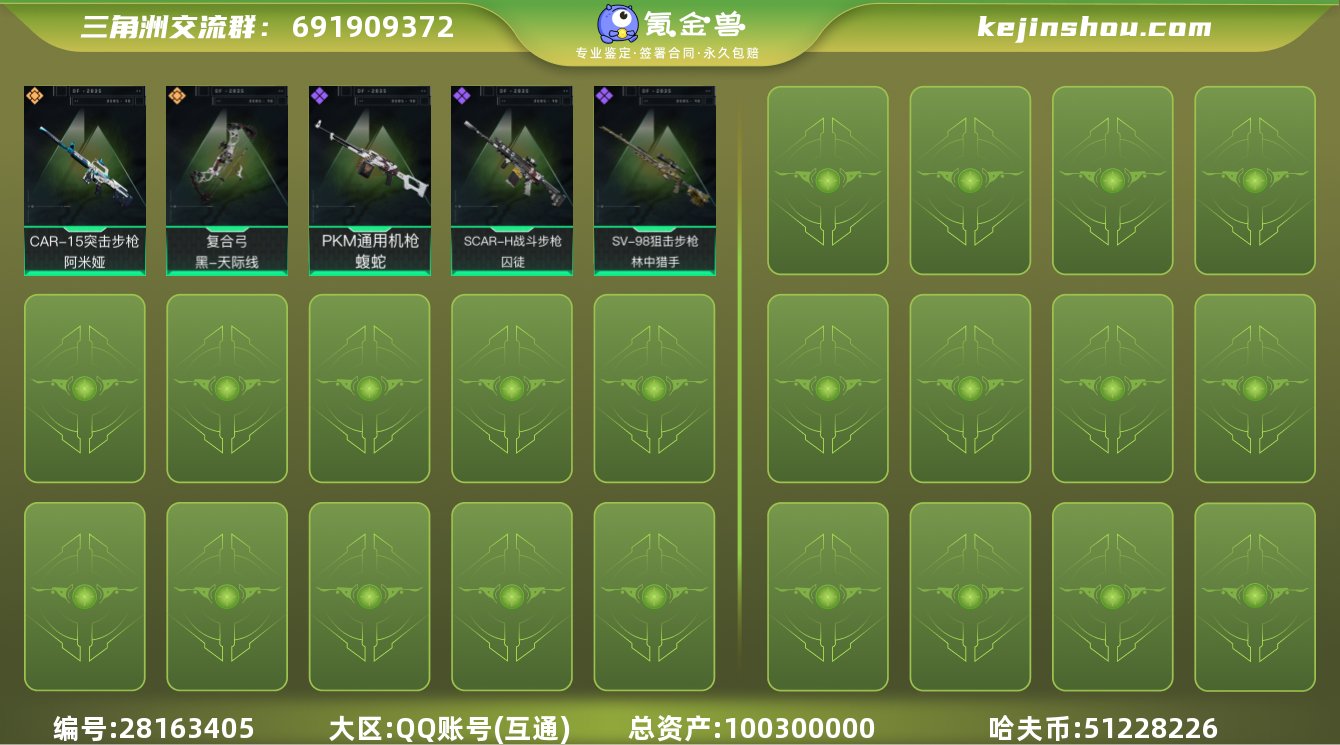The image size is (1340, 745).
Task: Select the green faction emblem on first empty card
Action: coord(827,182)
